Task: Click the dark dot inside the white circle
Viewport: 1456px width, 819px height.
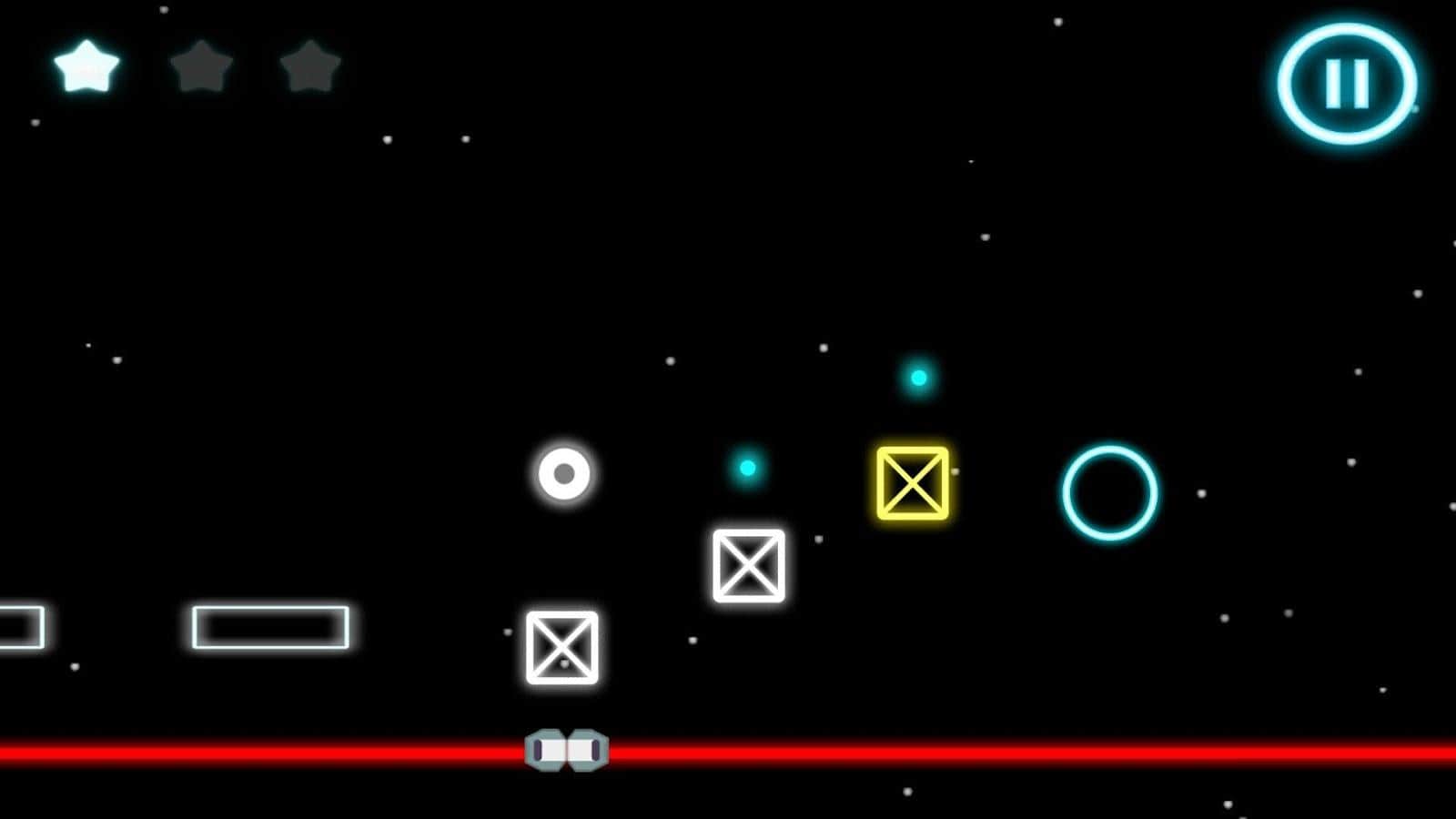Action: 562,473
